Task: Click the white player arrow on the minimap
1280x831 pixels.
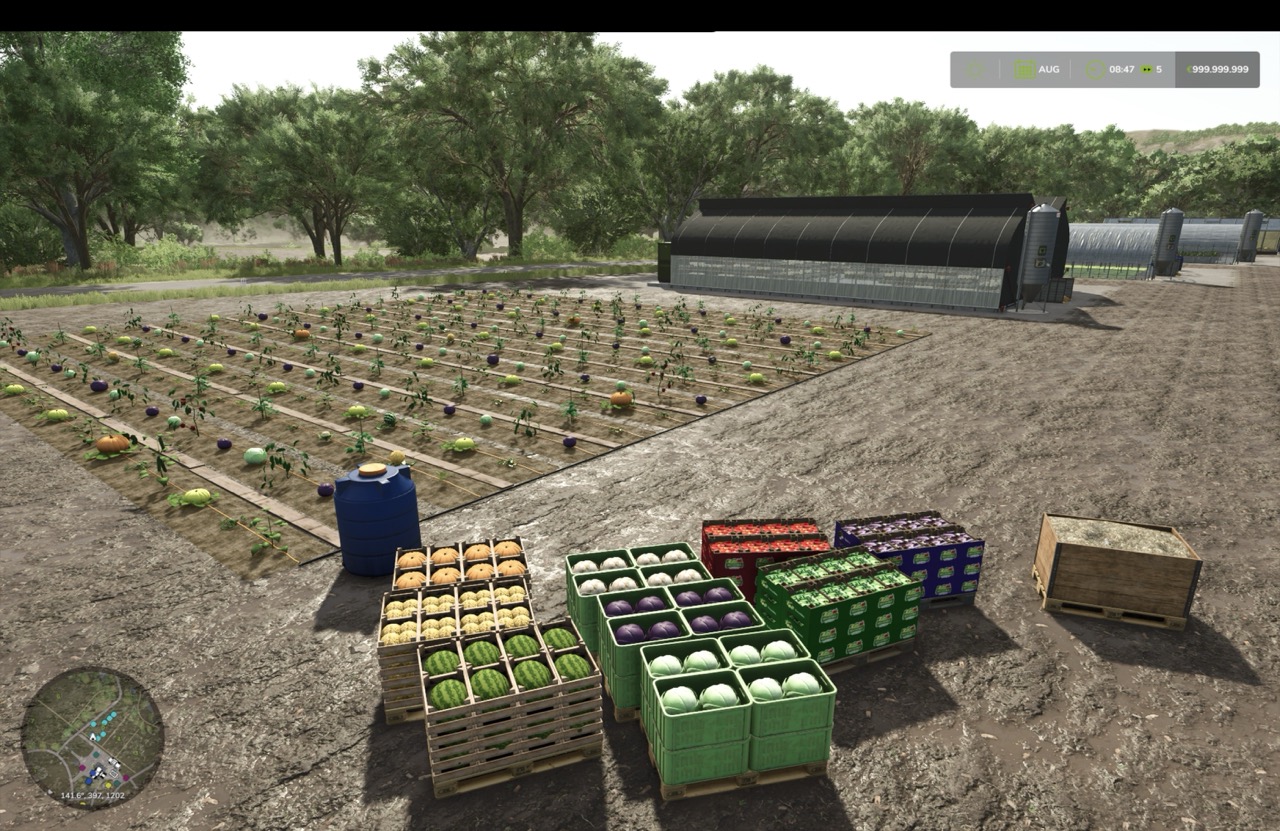Action: click(x=93, y=738)
